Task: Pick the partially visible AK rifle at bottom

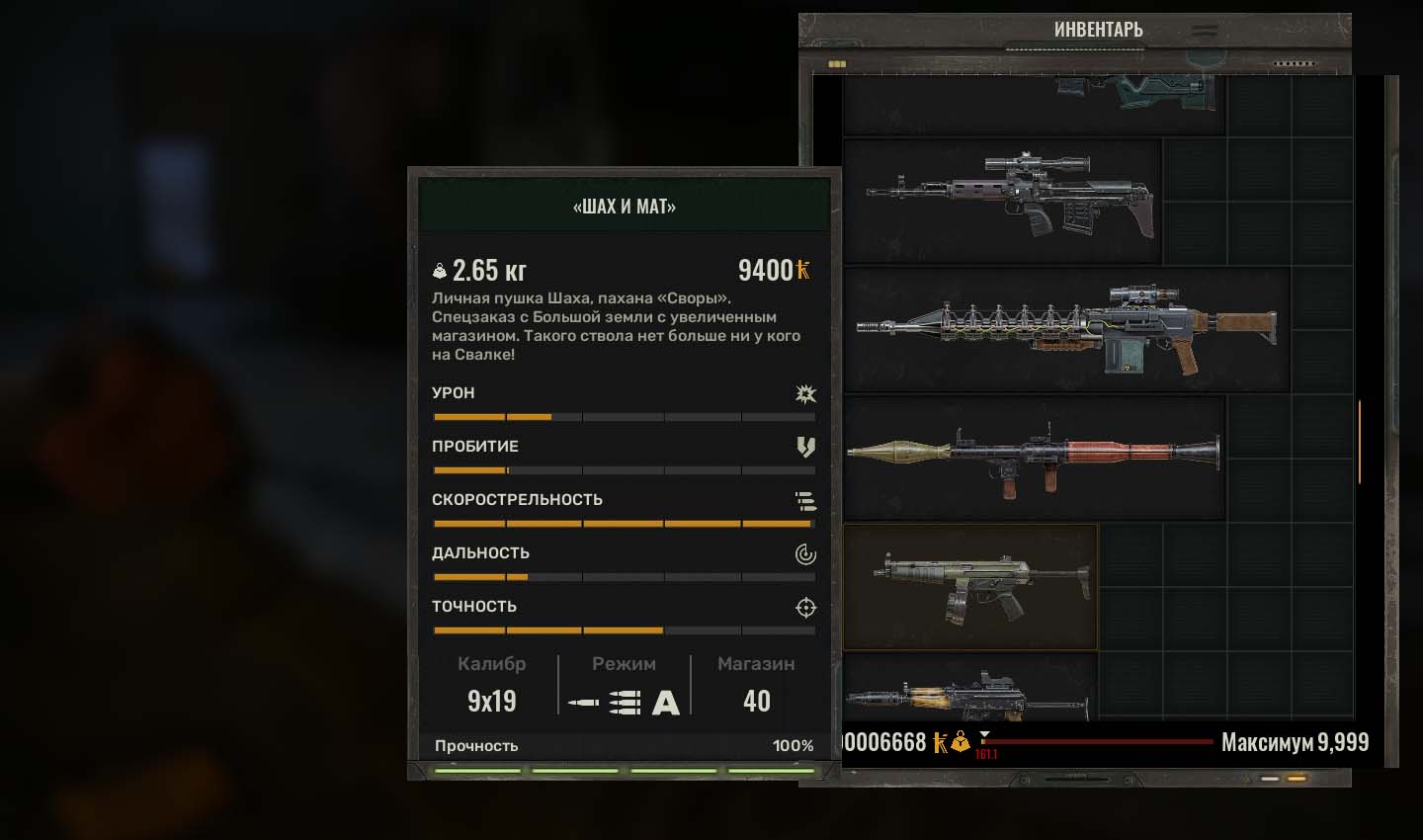Action: 970,693
